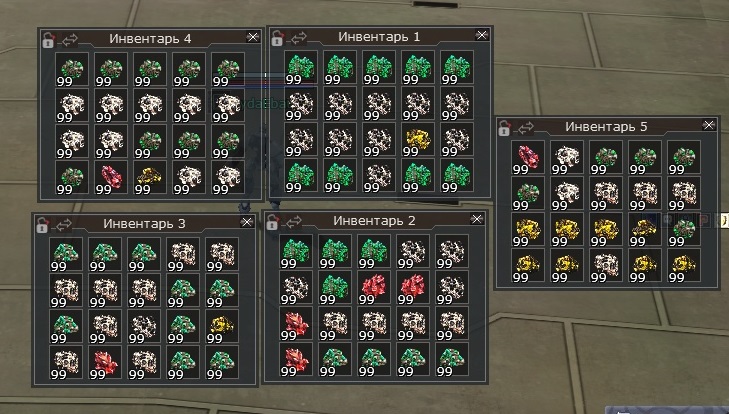Close the Инвентарь 2 window
729x414 pixels.
pos(475,218)
